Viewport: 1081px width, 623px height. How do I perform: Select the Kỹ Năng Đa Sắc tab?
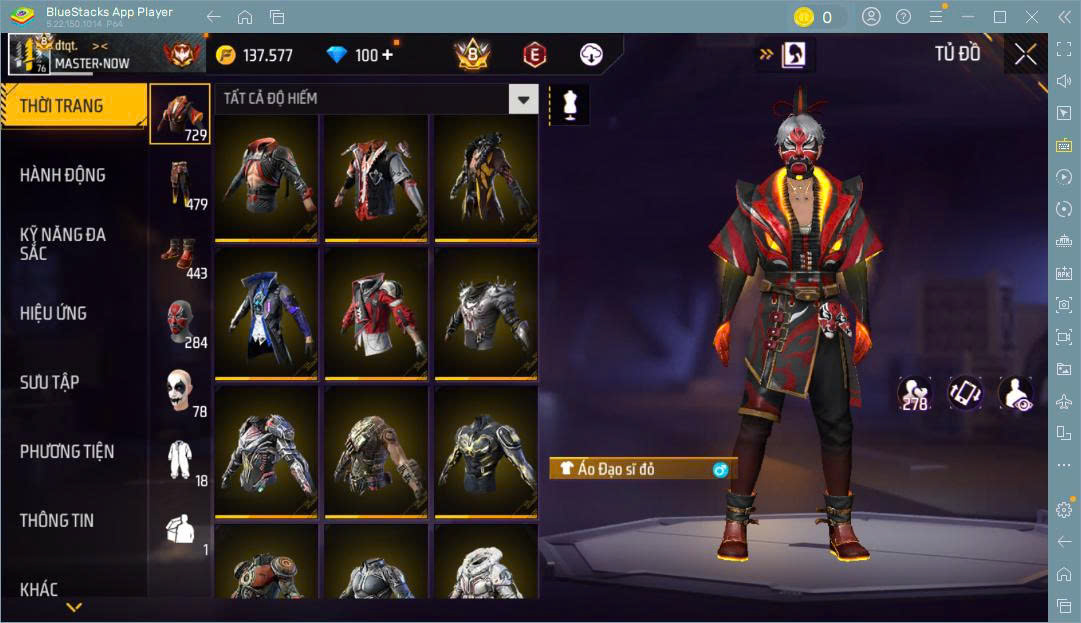63,243
